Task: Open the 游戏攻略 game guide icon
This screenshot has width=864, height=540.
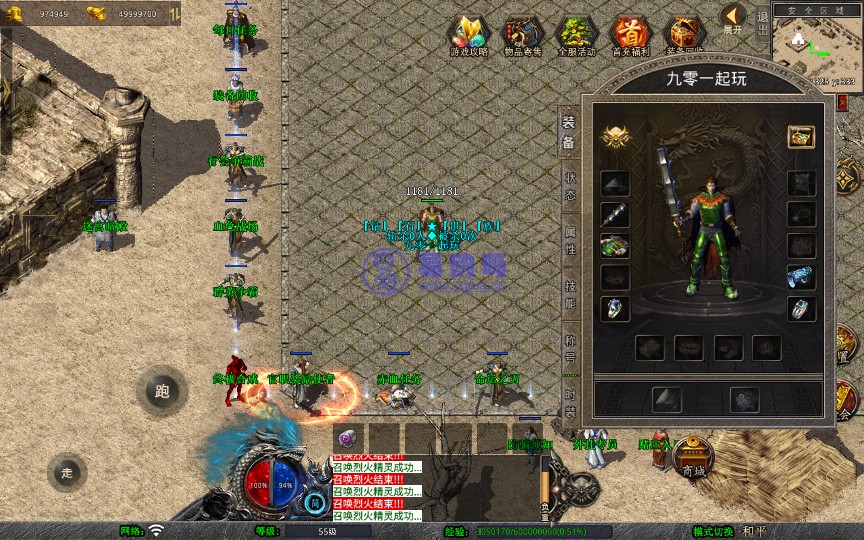Action: pyautogui.click(x=468, y=36)
